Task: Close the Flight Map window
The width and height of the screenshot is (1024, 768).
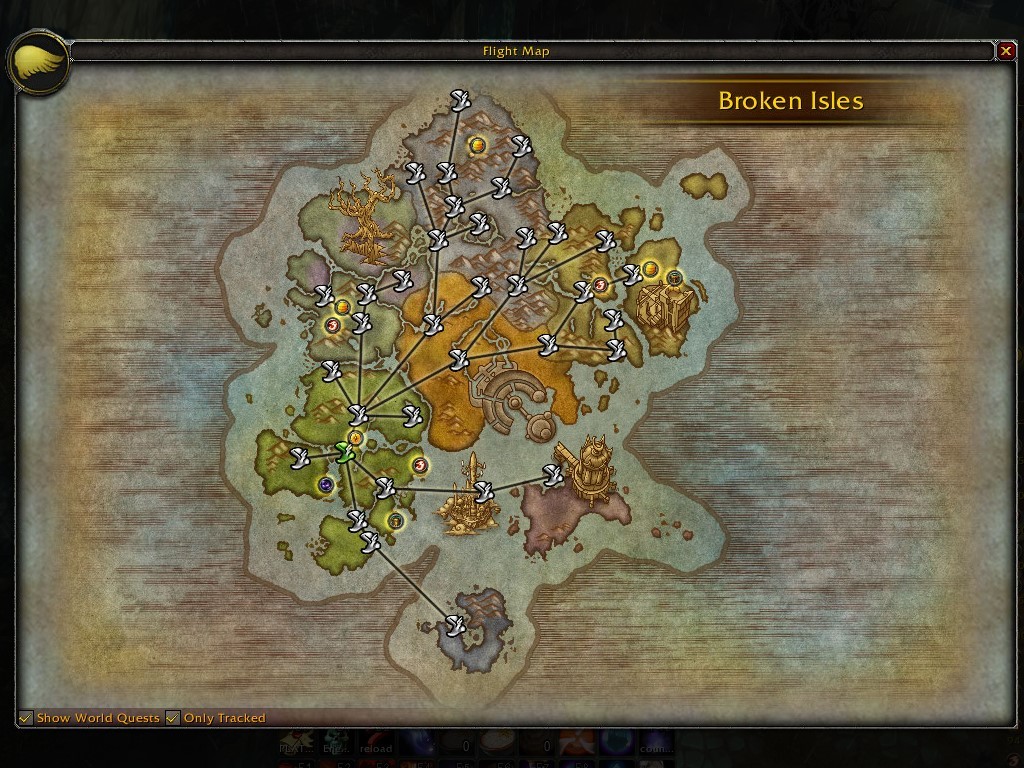Action: click(1006, 51)
